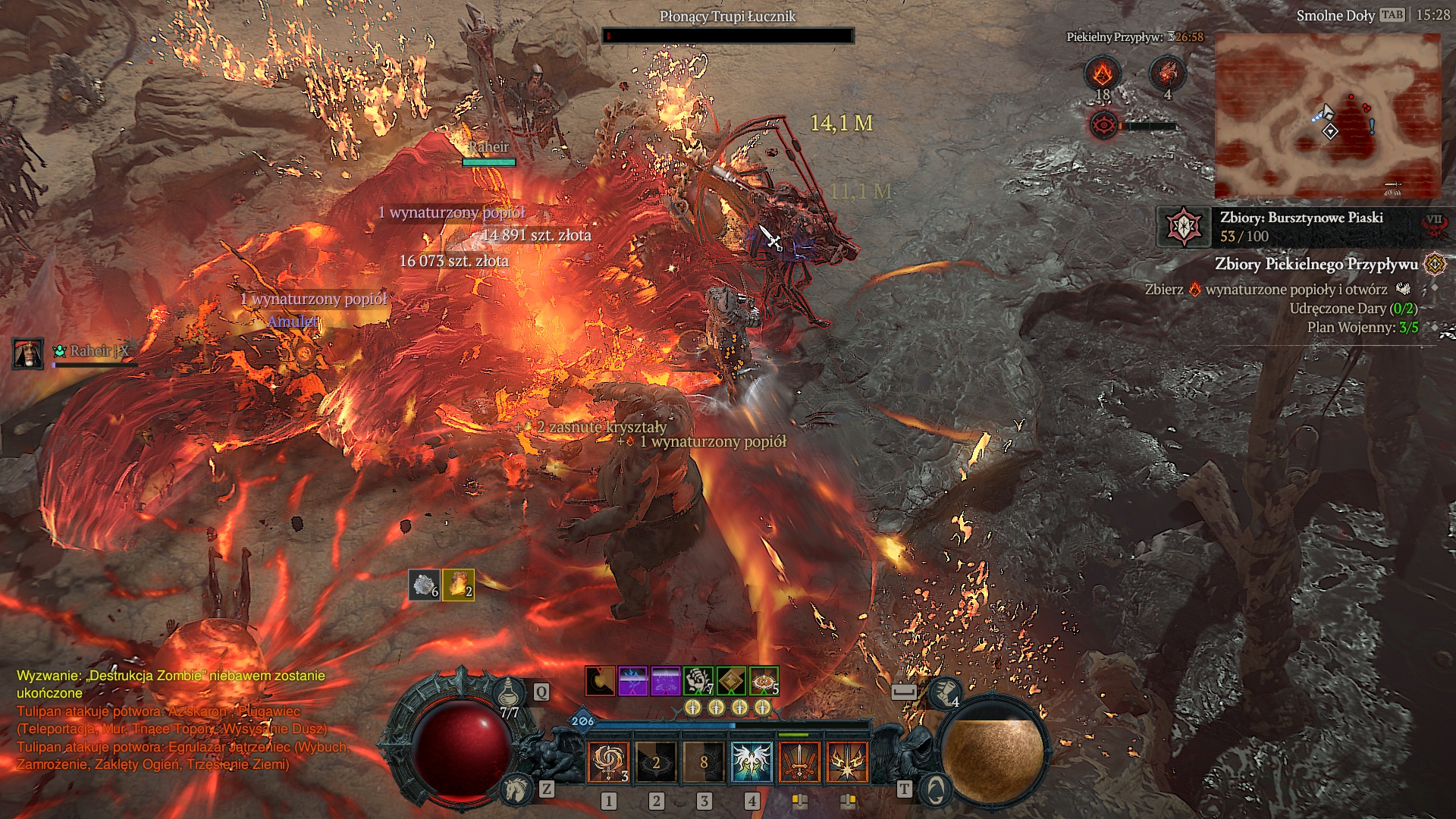1456x819 pixels.
Task: Check the red eye threat meter icon
Action: 1104,125
